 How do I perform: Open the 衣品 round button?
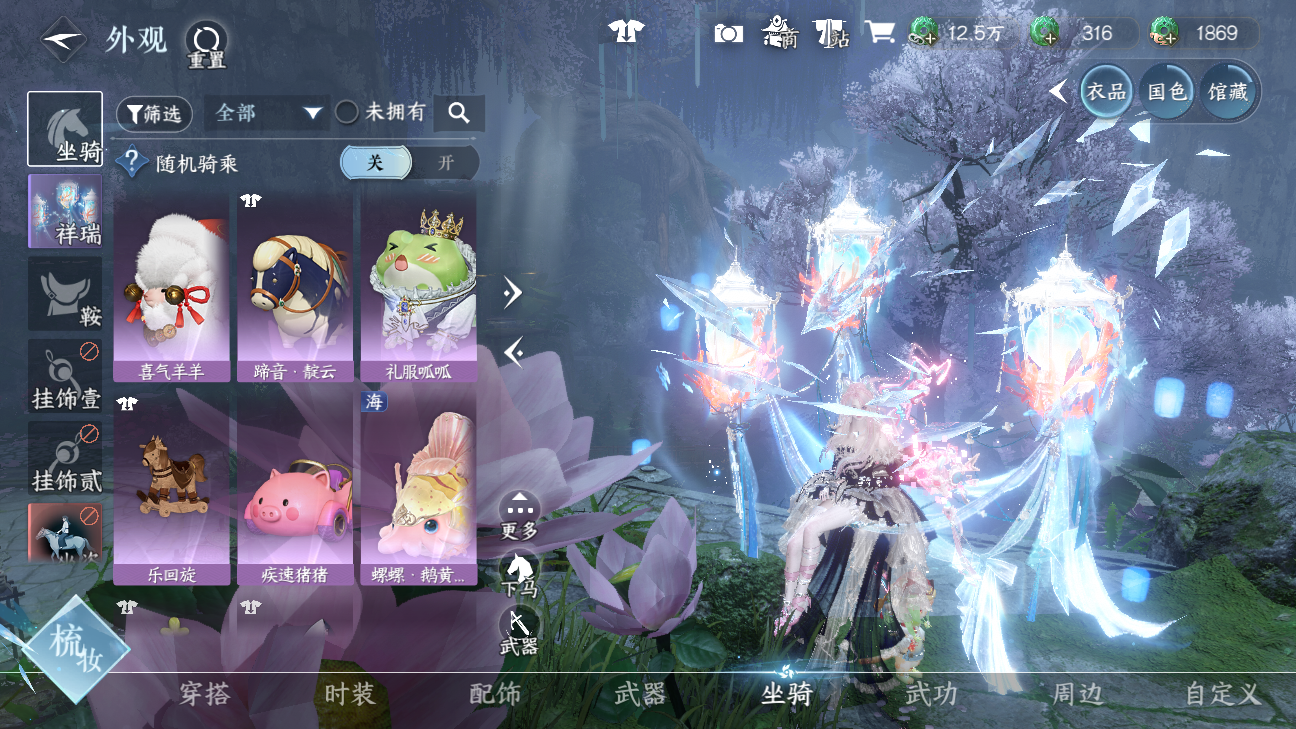(1106, 92)
